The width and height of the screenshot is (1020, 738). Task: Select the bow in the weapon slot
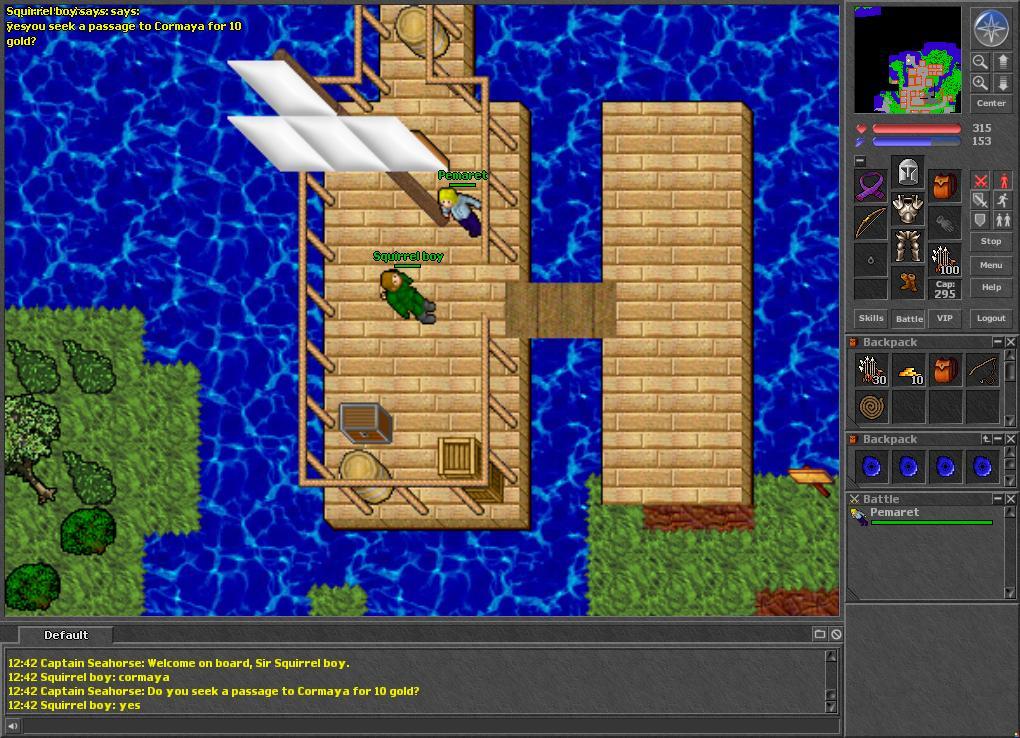870,222
